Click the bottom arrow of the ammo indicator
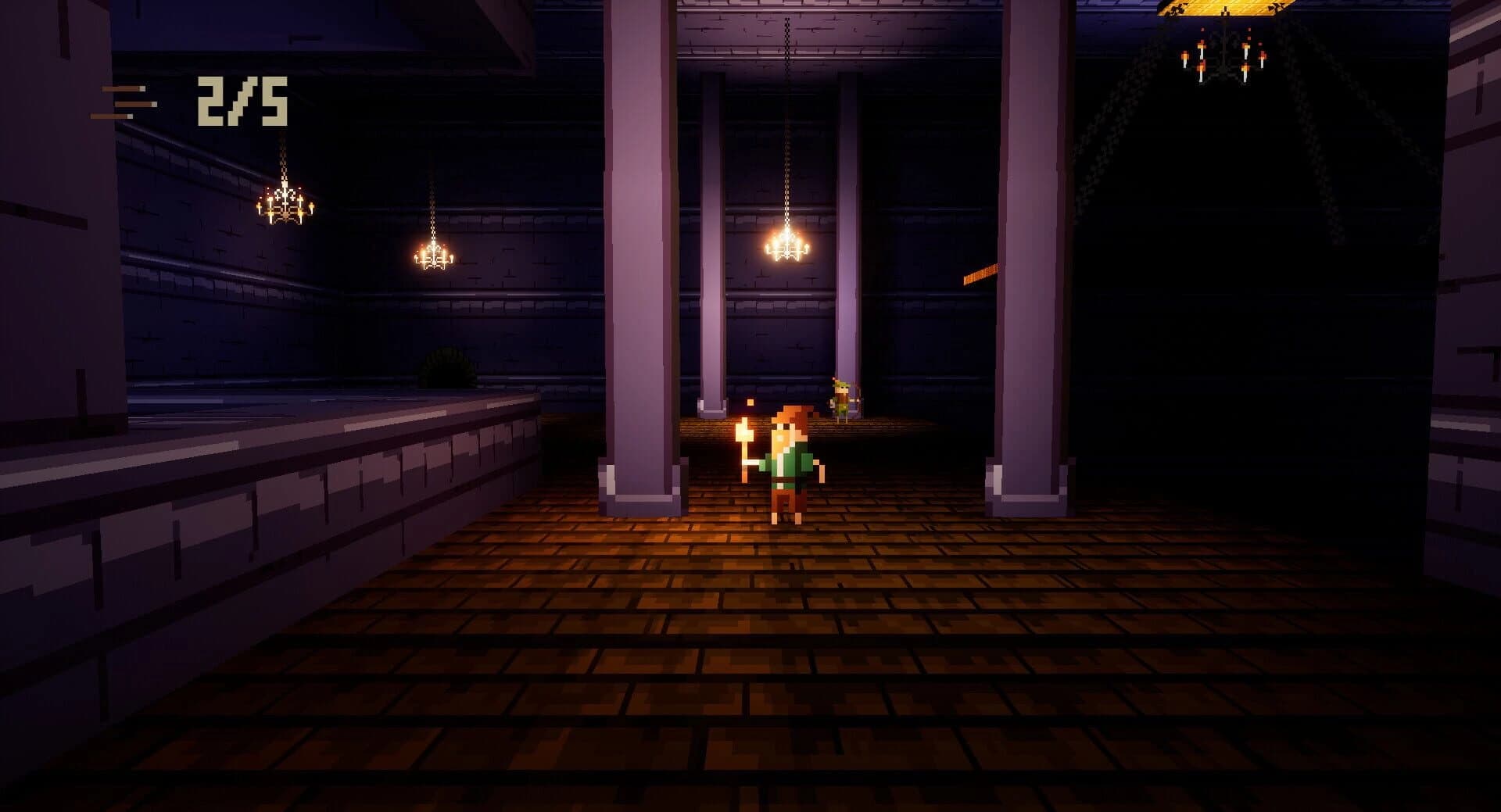The width and height of the screenshot is (1501, 812). pos(111,117)
